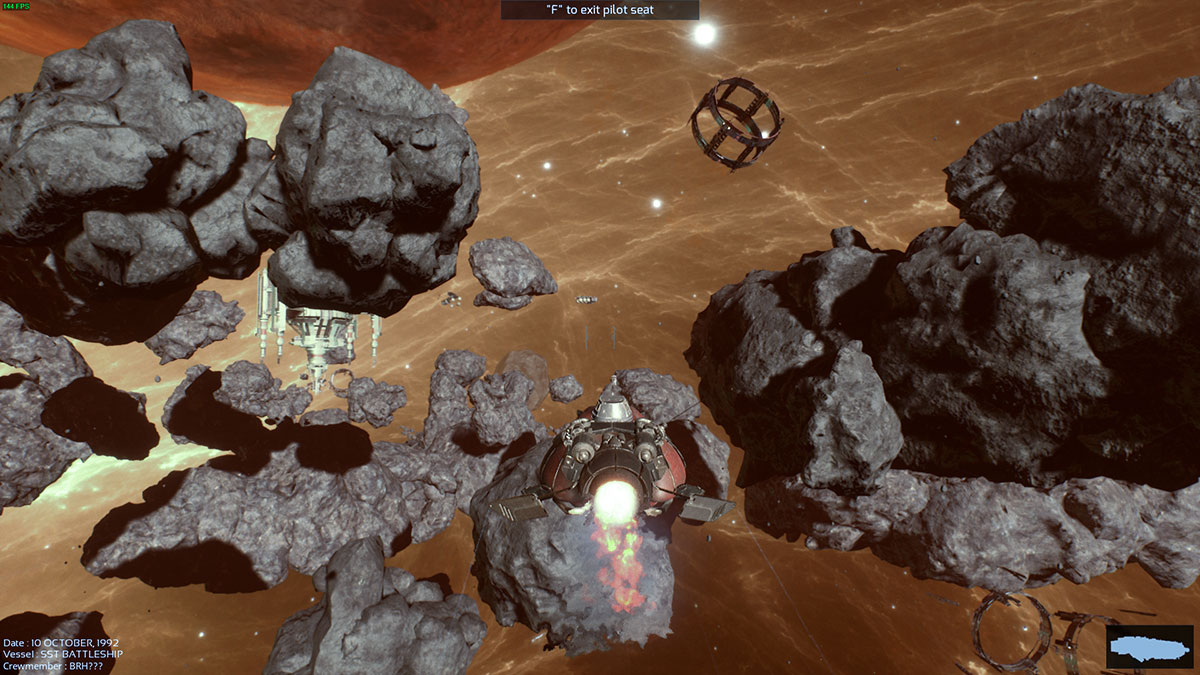1200x675 pixels.
Task: Click the blue ship silhouette panel
Action: (x=1150, y=647)
